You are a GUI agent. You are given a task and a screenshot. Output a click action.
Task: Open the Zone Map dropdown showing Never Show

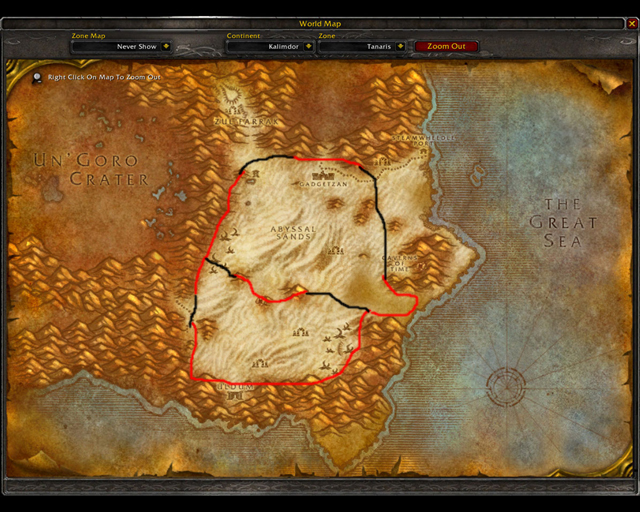[x=165, y=46]
